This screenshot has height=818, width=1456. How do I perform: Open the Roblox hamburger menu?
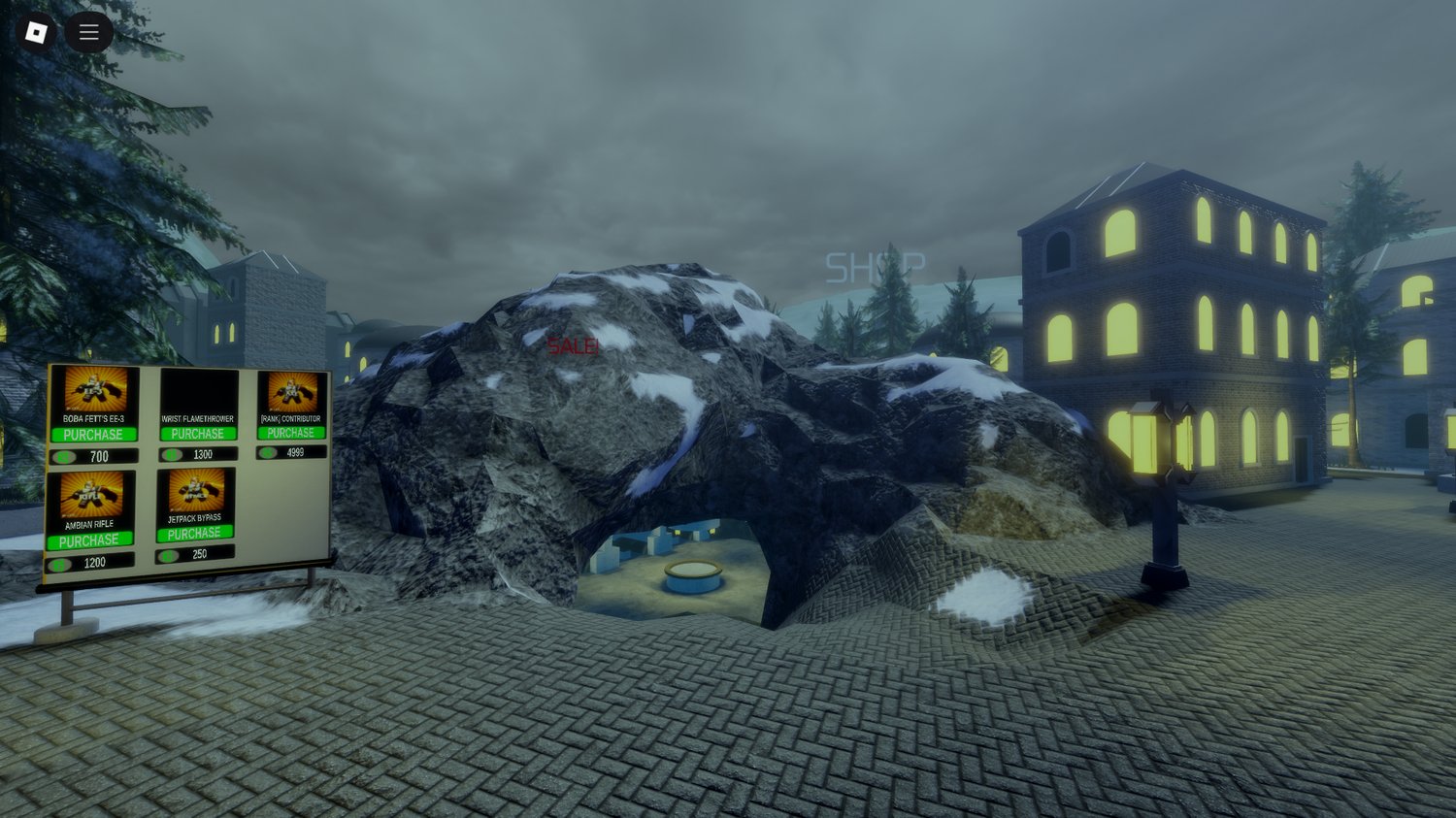click(87, 31)
